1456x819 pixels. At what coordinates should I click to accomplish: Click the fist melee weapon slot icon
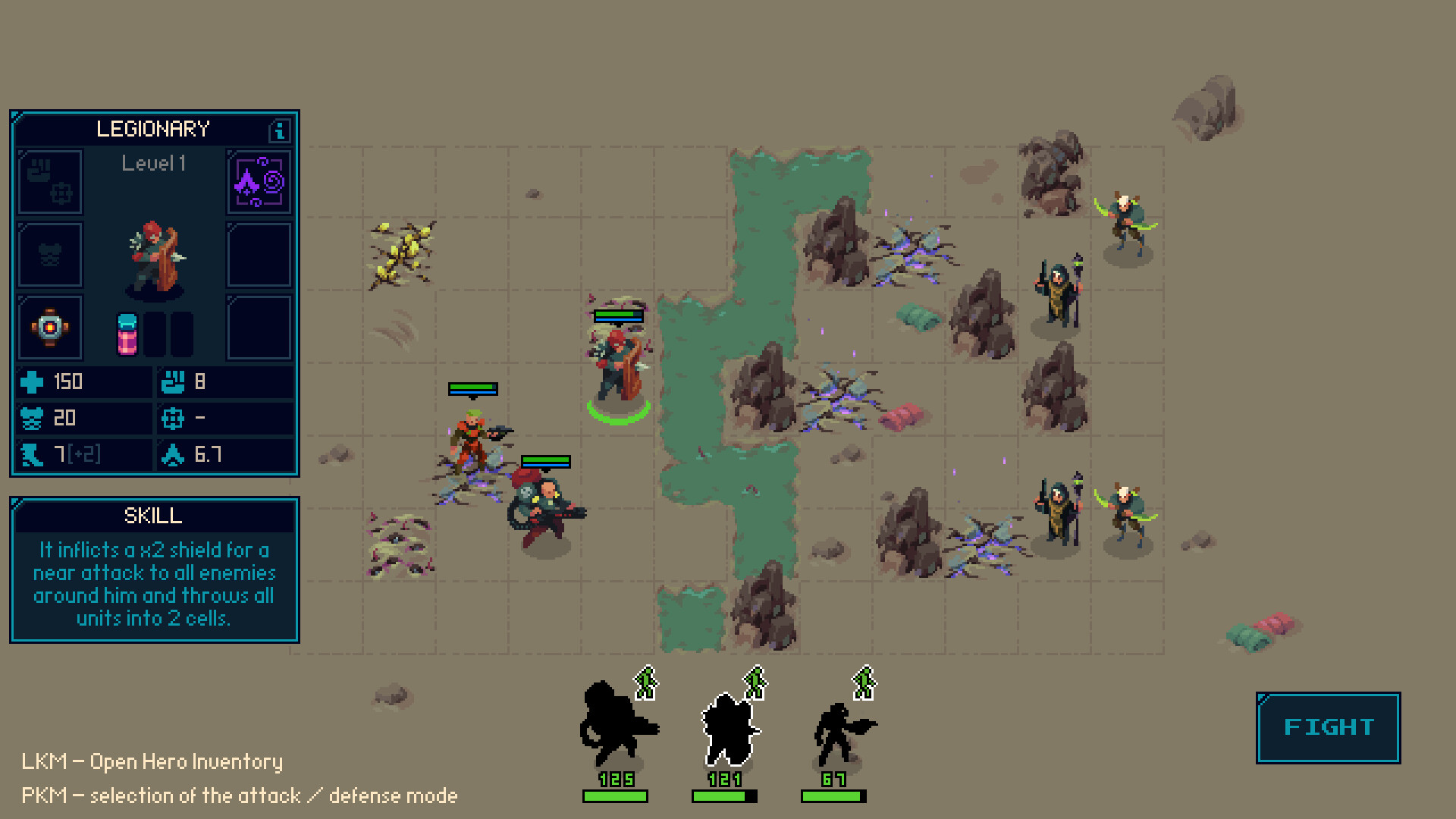(x=49, y=182)
